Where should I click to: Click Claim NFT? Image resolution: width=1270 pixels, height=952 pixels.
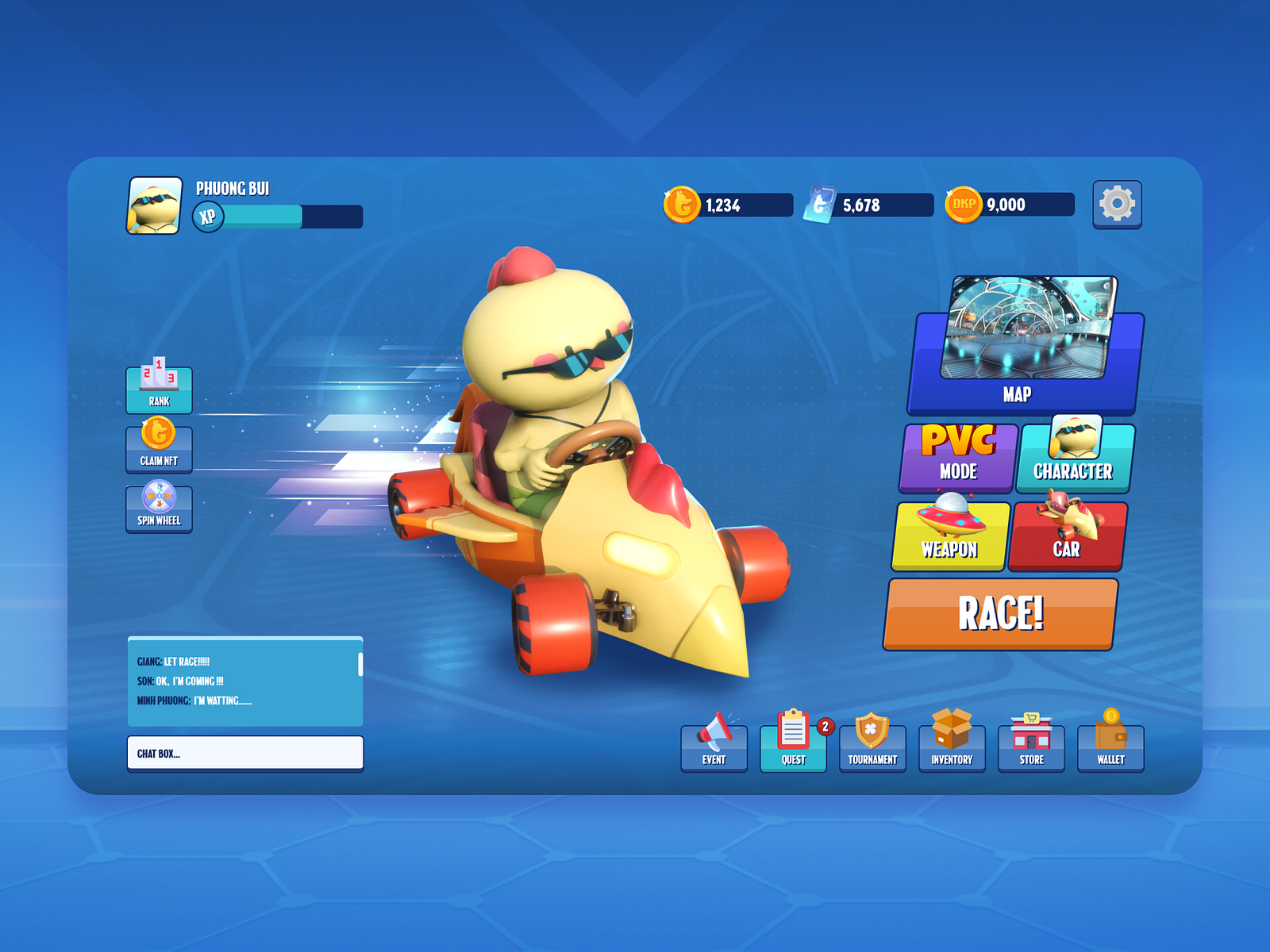pyautogui.click(x=159, y=447)
